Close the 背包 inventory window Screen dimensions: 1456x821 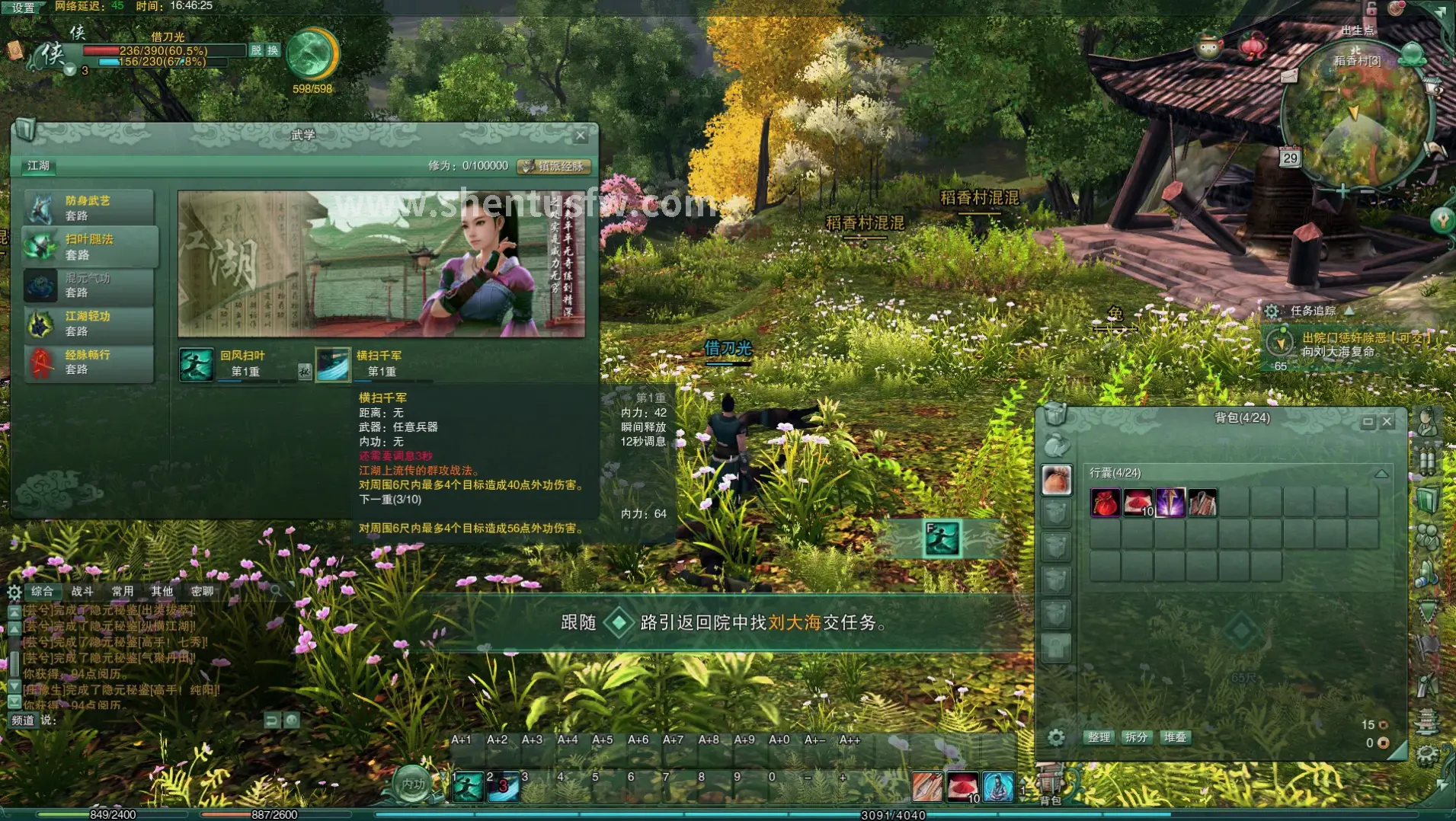pyautogui.click(x=1387, y=421)
